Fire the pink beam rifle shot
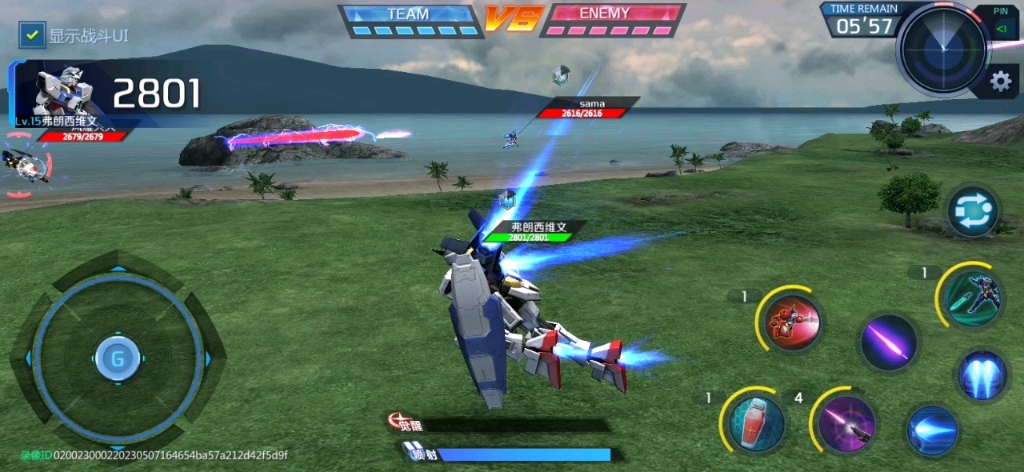Screen dimensions: 1024x472 click(846, 423)
